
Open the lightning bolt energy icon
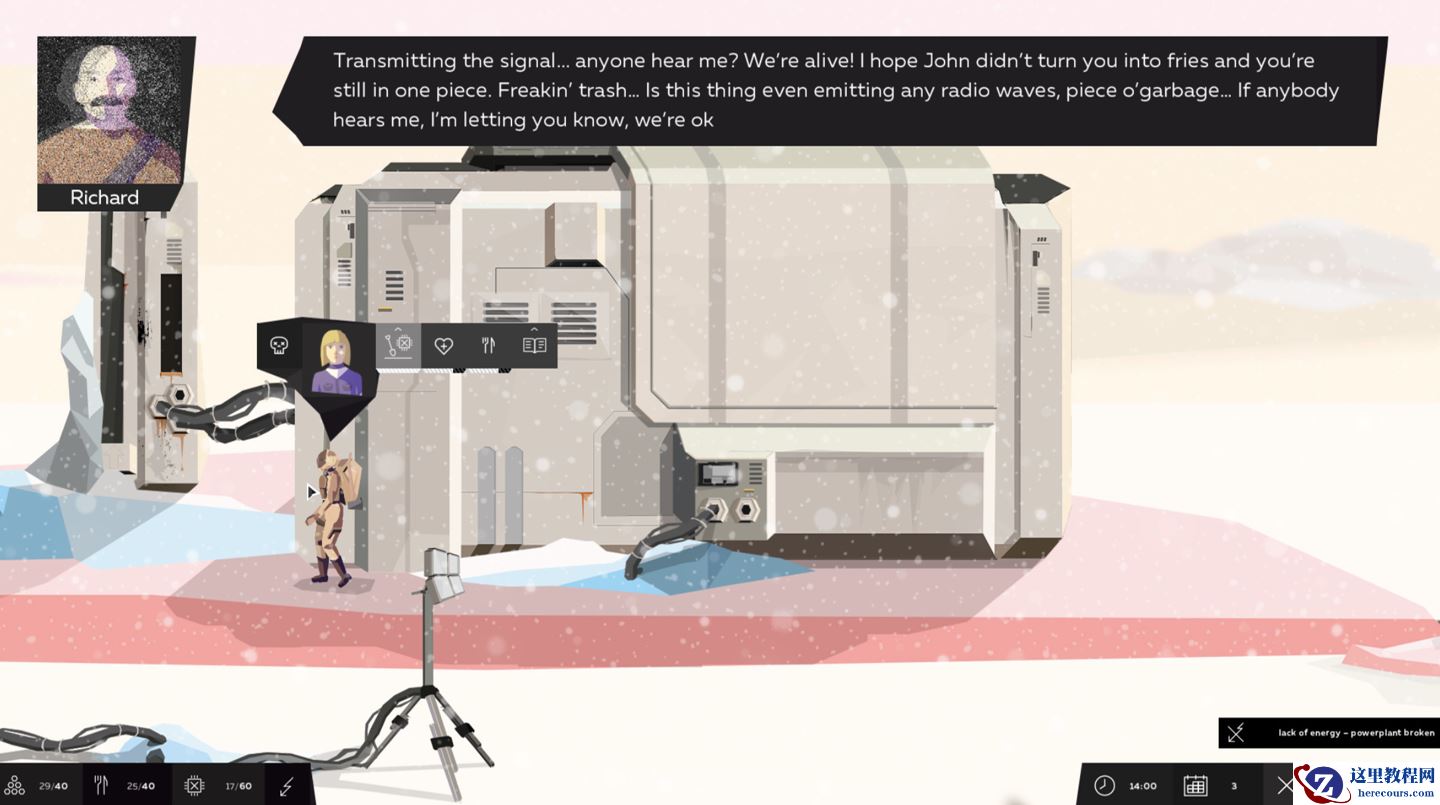coord(287,785)
